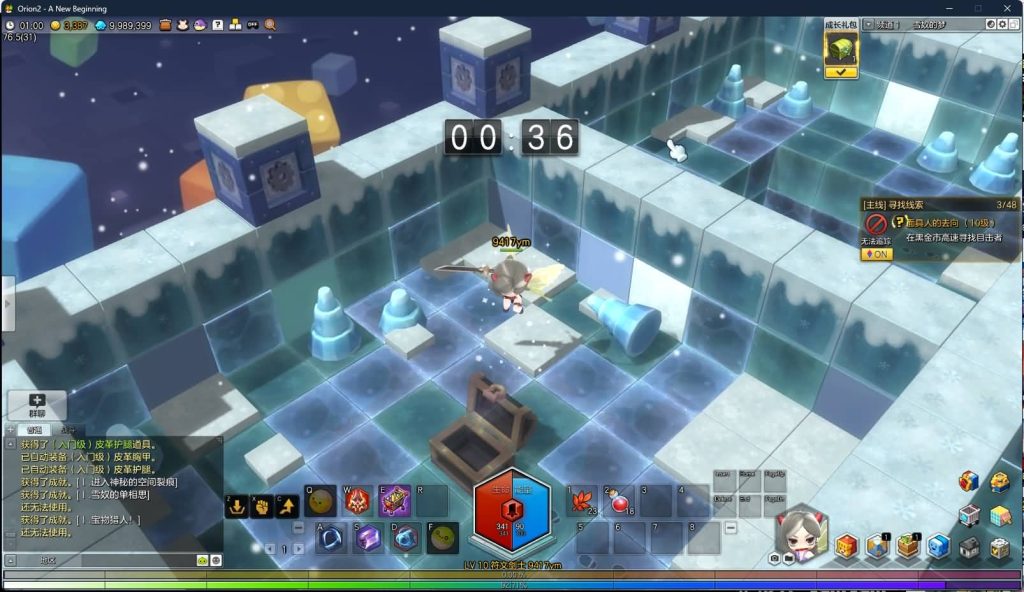The image size is (1024, 592).
Task: Click the down-arrow pickup icon on Z
Action: click(237, 506)
